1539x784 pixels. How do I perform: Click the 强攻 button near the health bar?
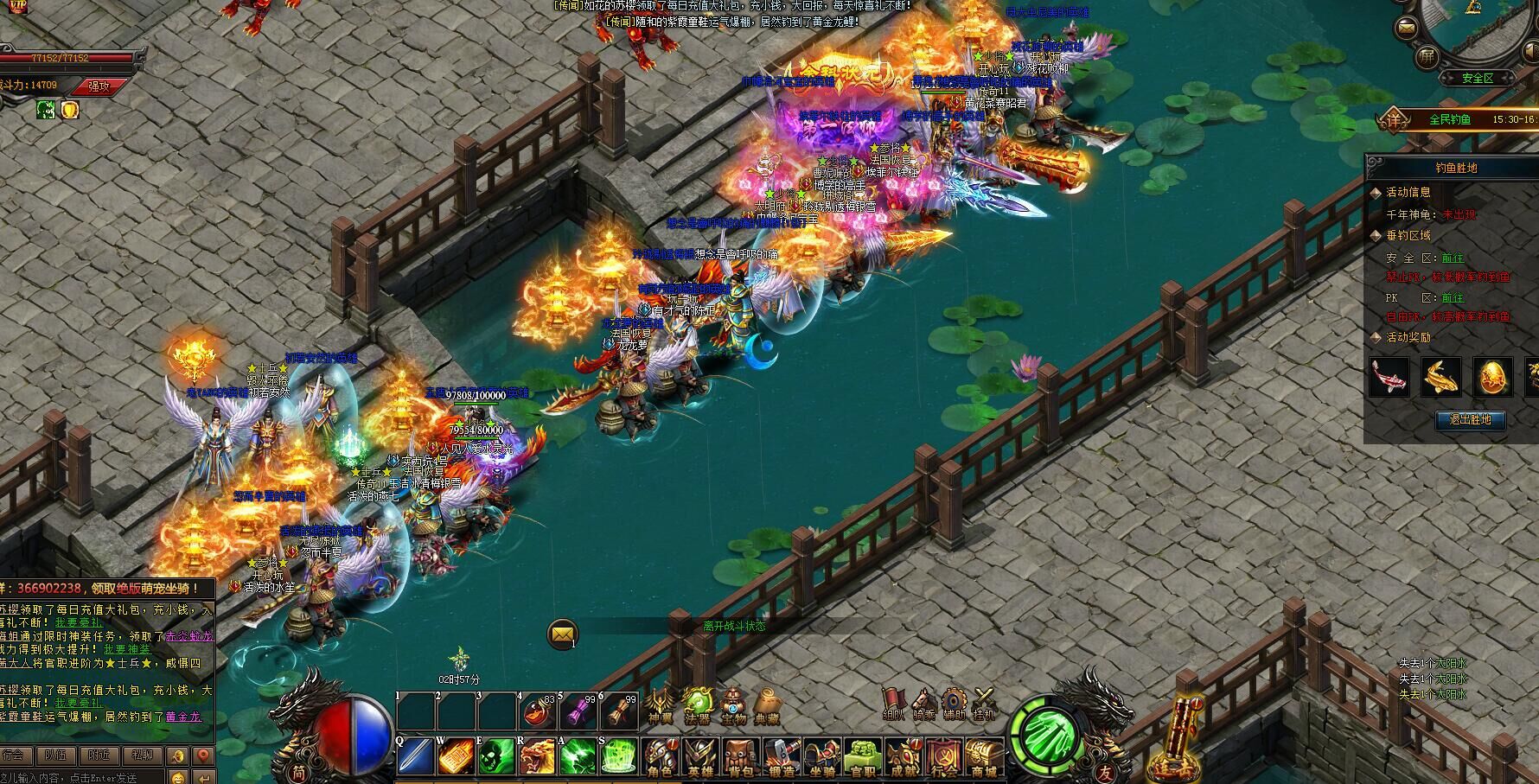(x=99, y=86)
